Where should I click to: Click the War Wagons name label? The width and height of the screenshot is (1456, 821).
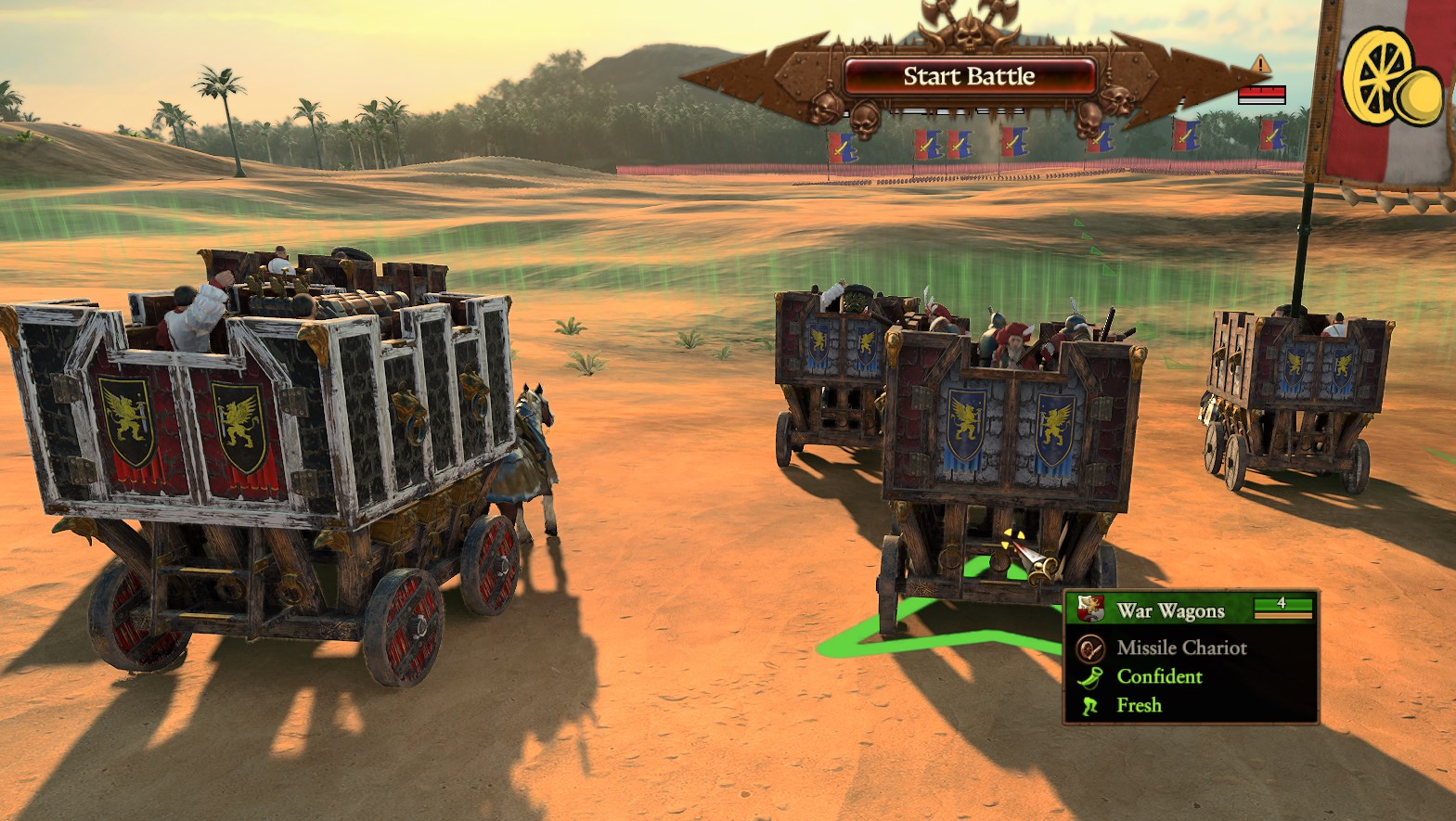pyautogui.click(x=1170, y=611)
